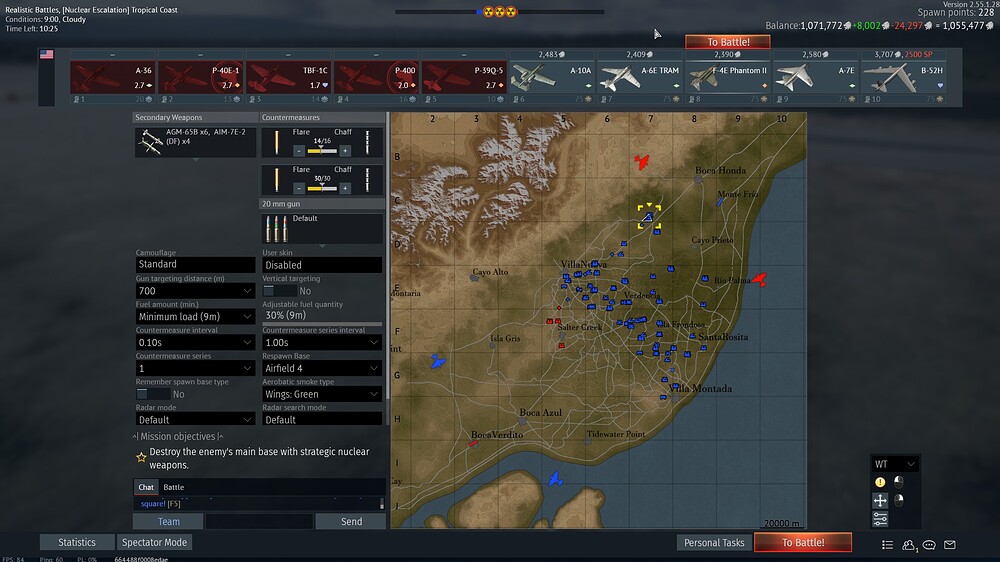
Task: Select the yellow-bracketed airfield on the map
Action: (x=649, y=216)
